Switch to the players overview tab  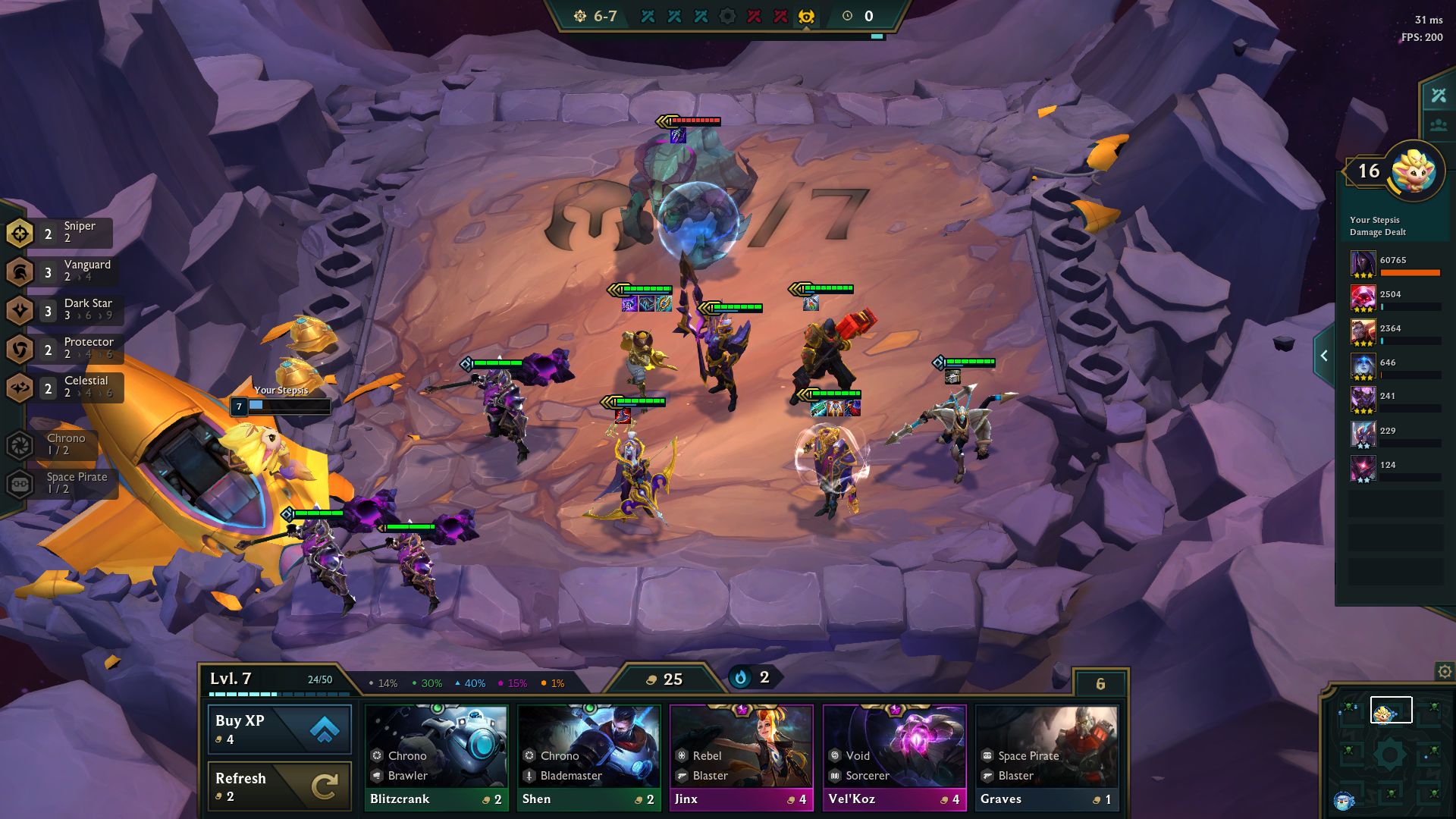click(x=1438, y=125)
